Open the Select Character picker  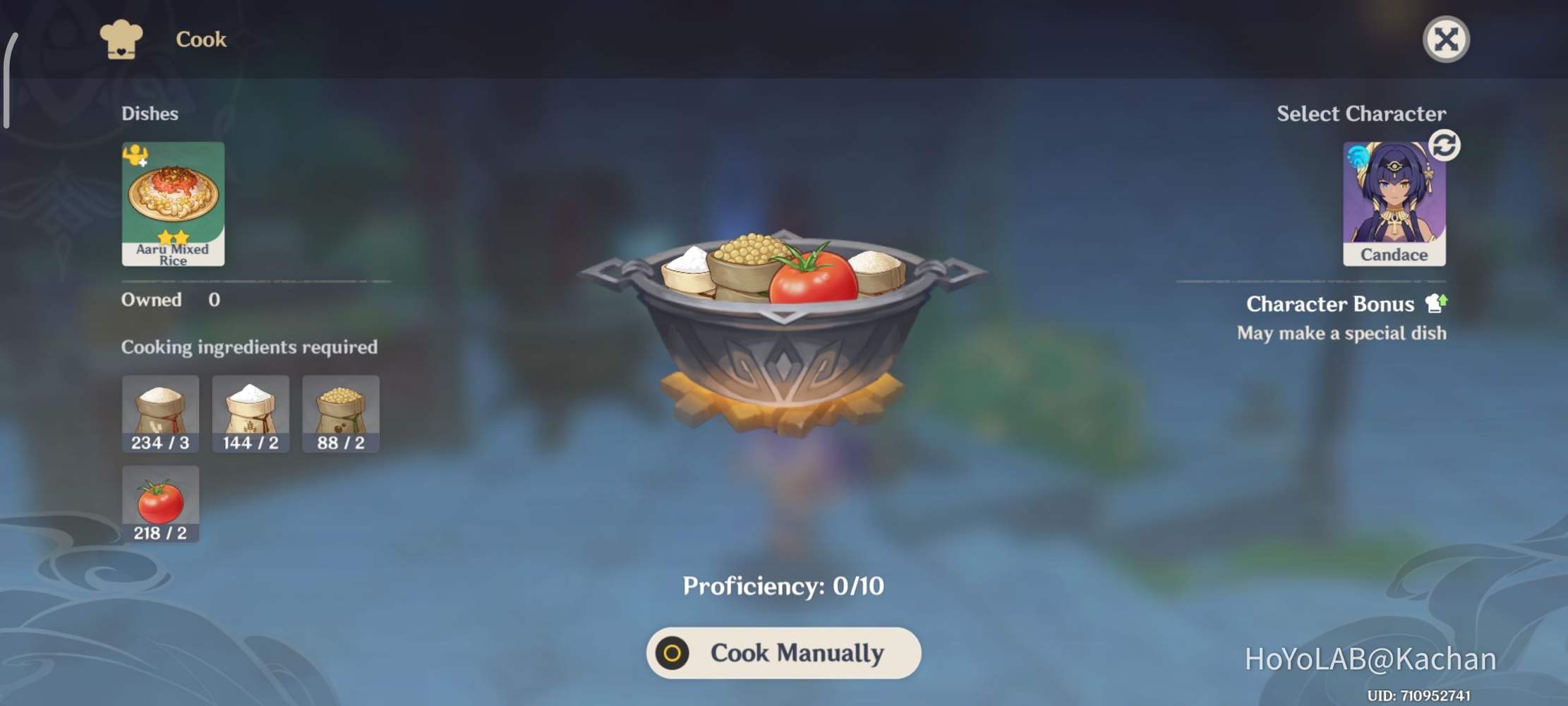(x=1362, y=114)
